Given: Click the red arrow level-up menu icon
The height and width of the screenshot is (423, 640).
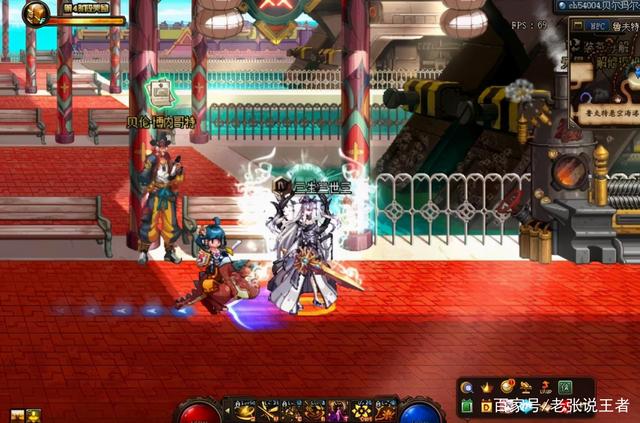Looking at the screenshot, I should (545, 387).
